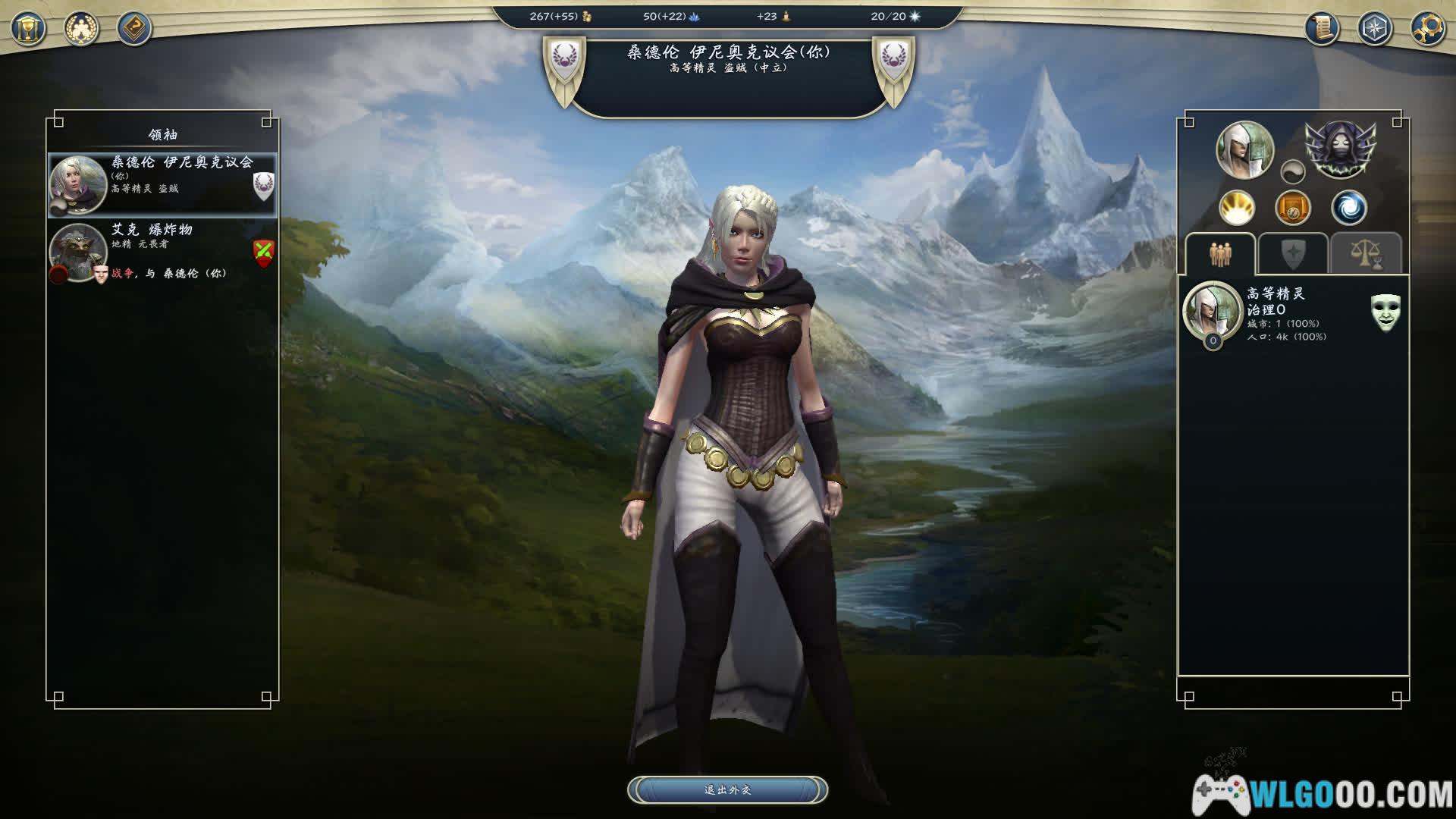
Task: Open the laurel wreath leaders icon
Action: 81,30
